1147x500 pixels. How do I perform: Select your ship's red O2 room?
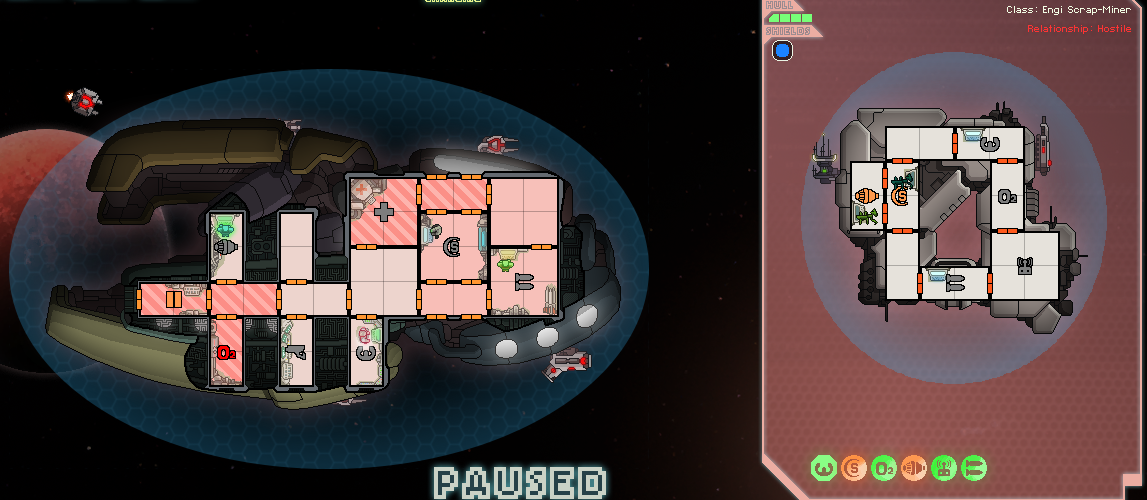[226, 352]
